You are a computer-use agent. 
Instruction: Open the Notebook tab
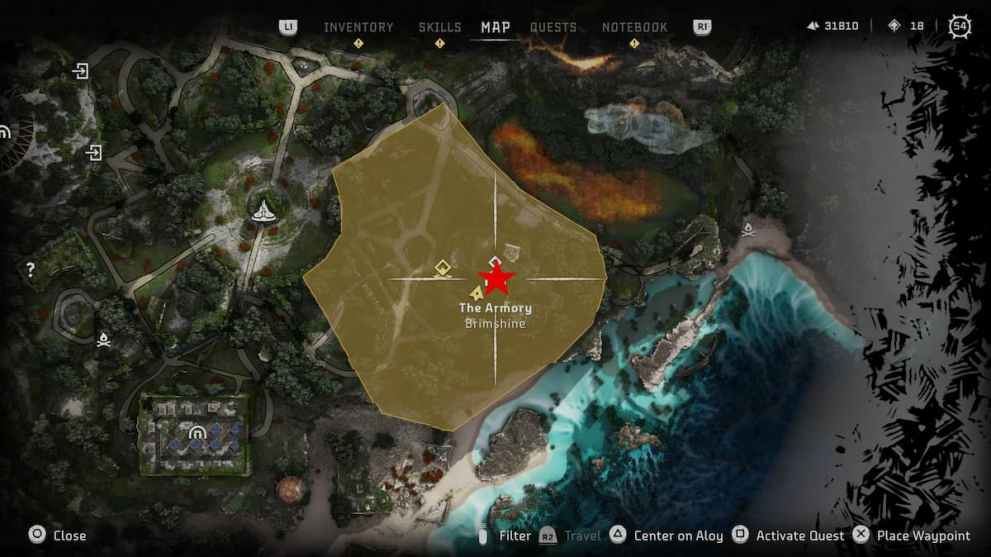pyautogui.click(x=634, y=27)
